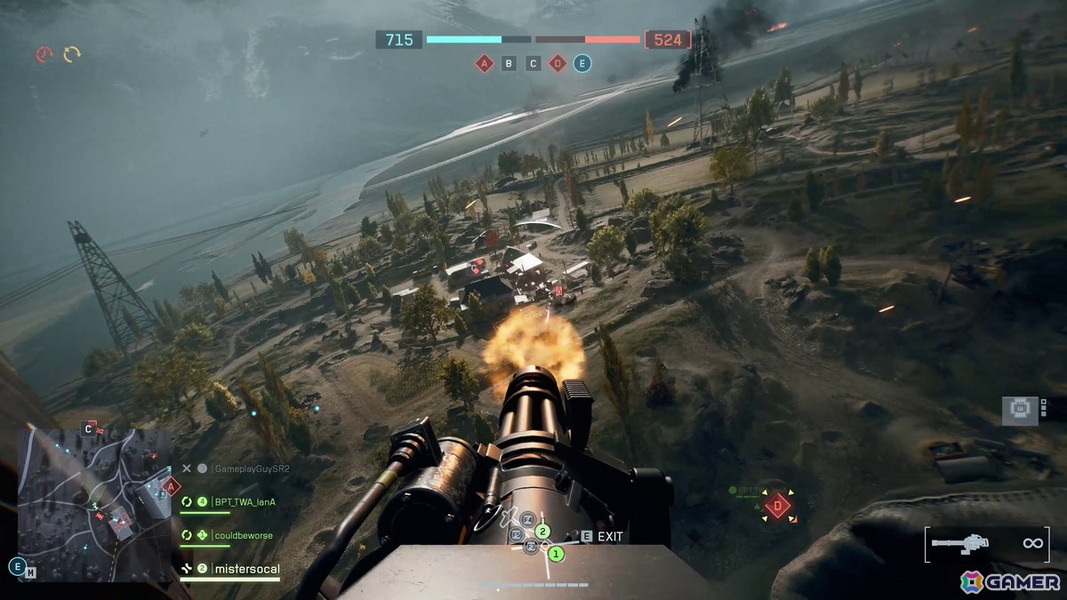Select objective D flag in top capture bar

558,64
